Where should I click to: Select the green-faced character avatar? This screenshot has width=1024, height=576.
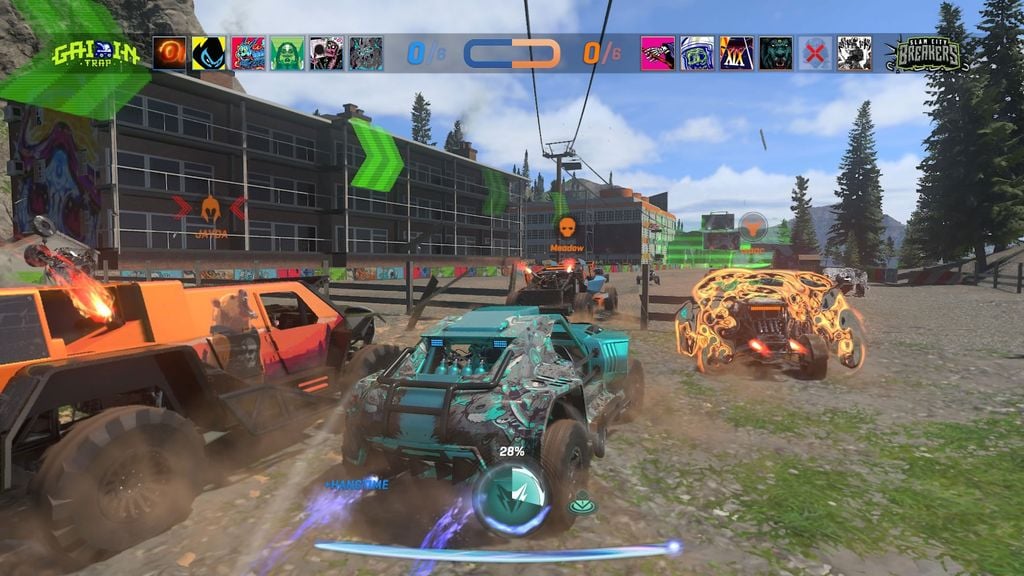click(287, 53)
